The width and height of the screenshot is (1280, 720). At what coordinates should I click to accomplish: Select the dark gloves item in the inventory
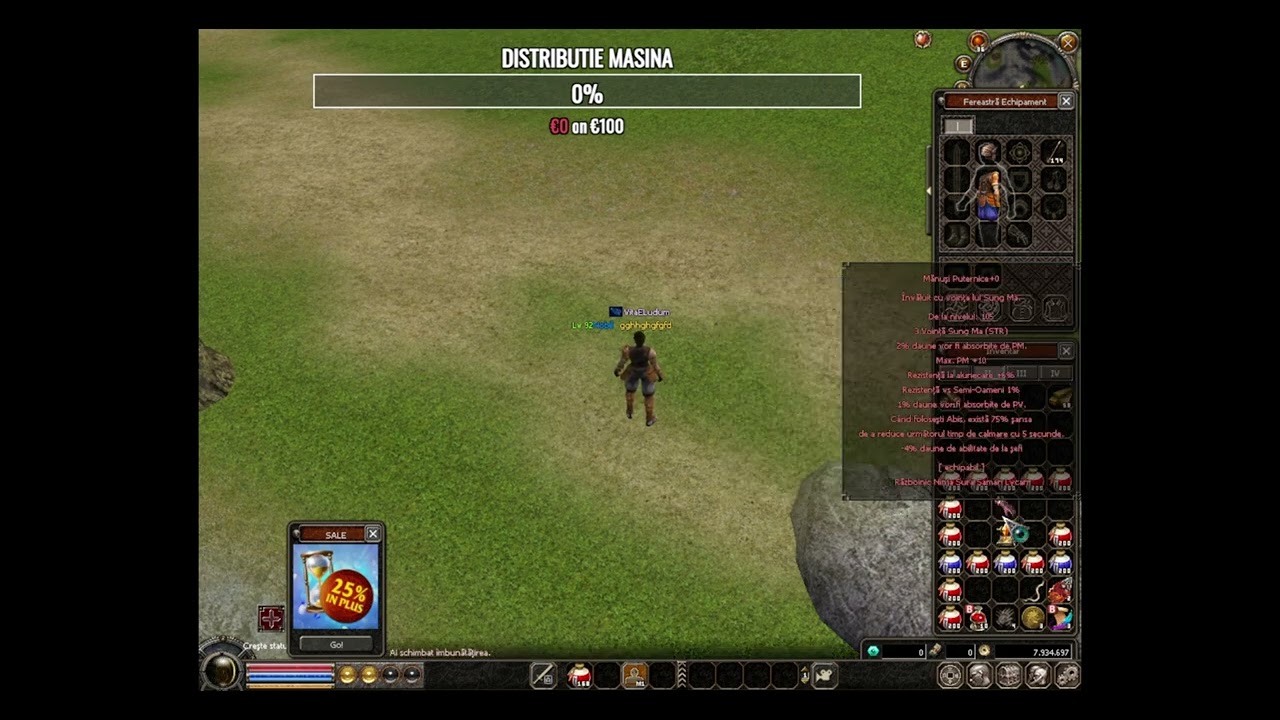point(1005,618)
